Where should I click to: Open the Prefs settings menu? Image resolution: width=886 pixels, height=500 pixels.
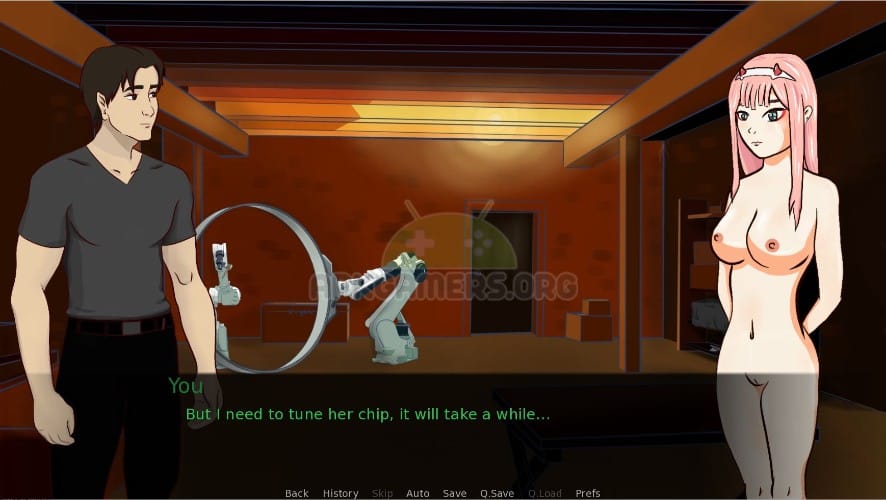[x=588, y=493]
